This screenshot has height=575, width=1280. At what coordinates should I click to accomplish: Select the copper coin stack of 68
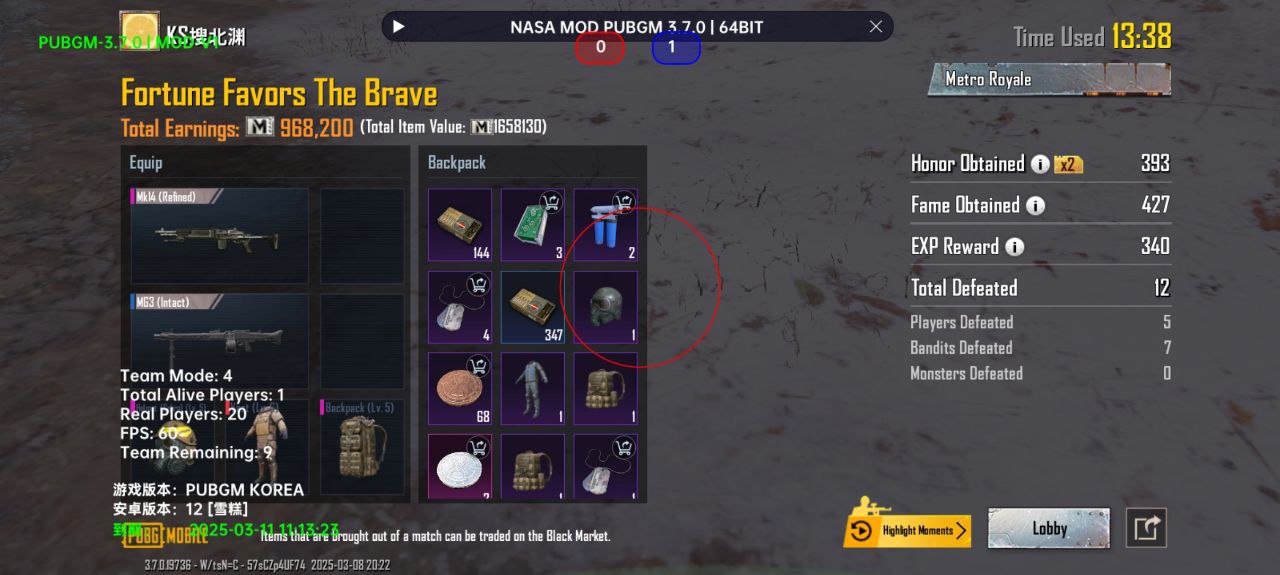460,389
